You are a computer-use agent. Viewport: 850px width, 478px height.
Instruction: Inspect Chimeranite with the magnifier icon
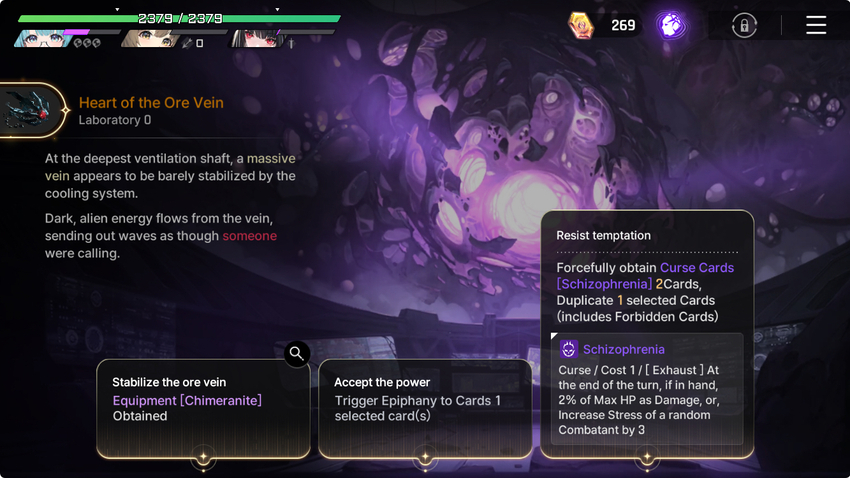(296, 353)
